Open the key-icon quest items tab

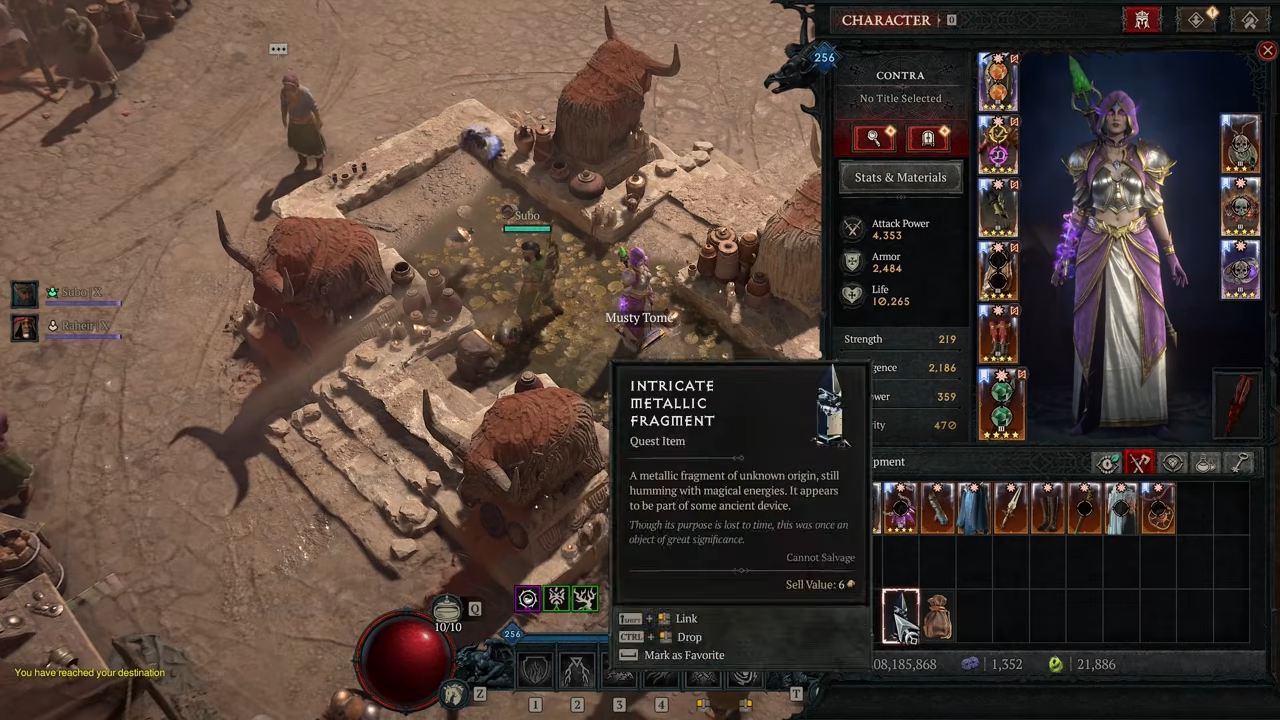[1240, 462]
